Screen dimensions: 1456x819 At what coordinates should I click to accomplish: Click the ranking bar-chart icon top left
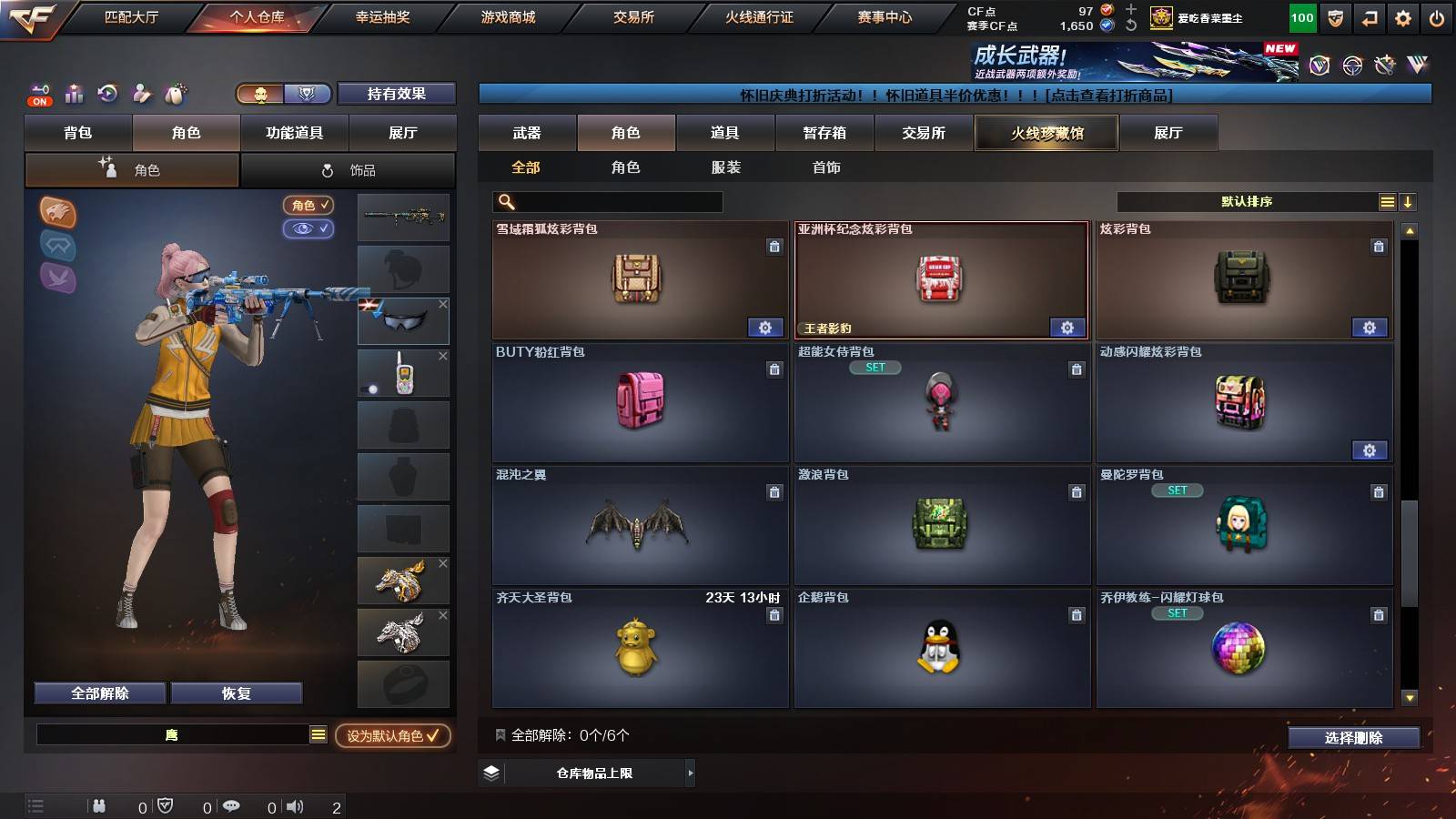coord(74,94)
